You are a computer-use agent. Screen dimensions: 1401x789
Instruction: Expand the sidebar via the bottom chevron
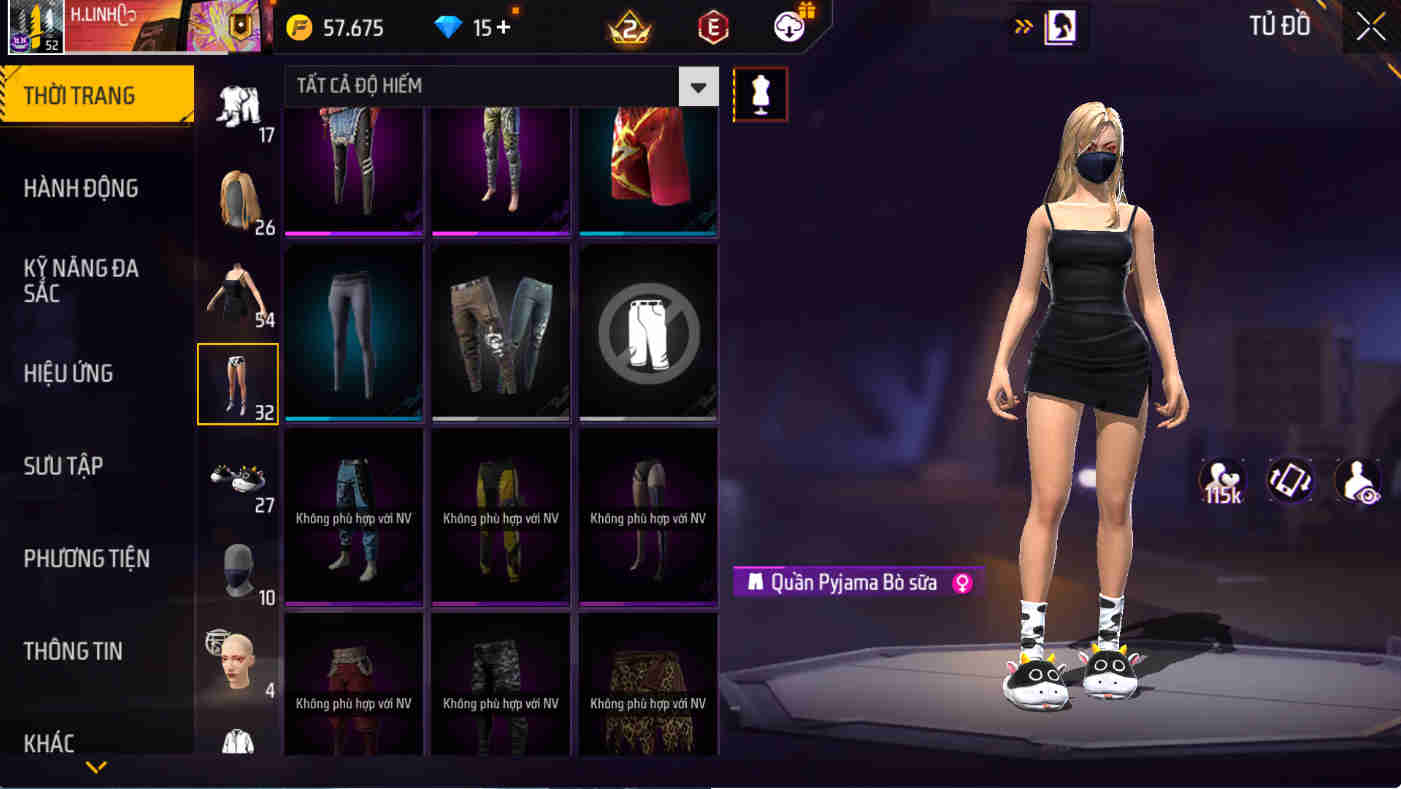[x=96, y=768]
